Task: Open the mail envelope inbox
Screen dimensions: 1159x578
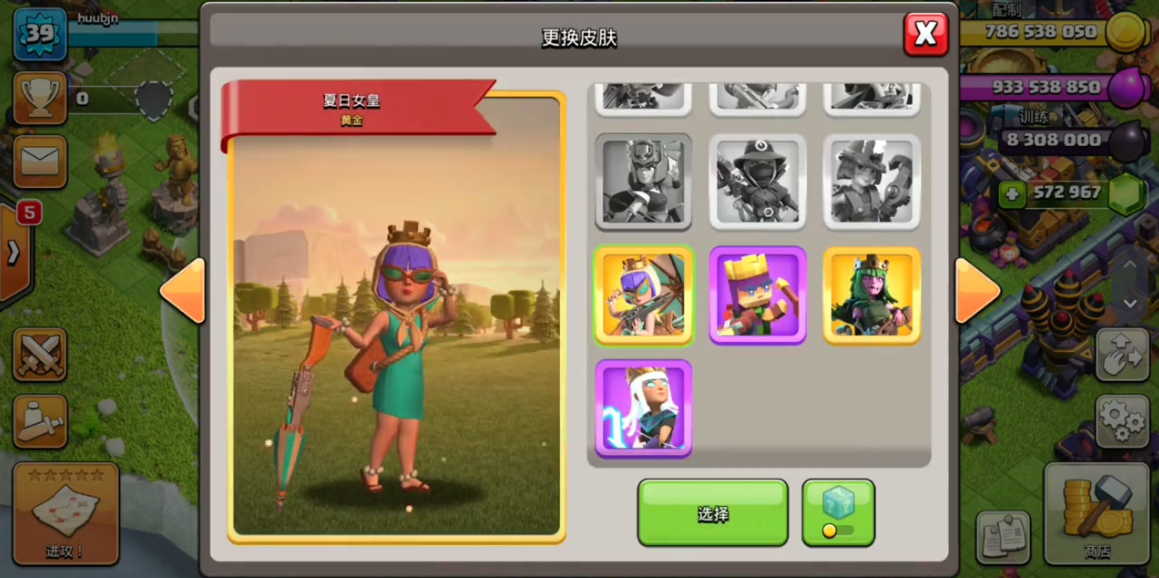Action: [40, 161]
